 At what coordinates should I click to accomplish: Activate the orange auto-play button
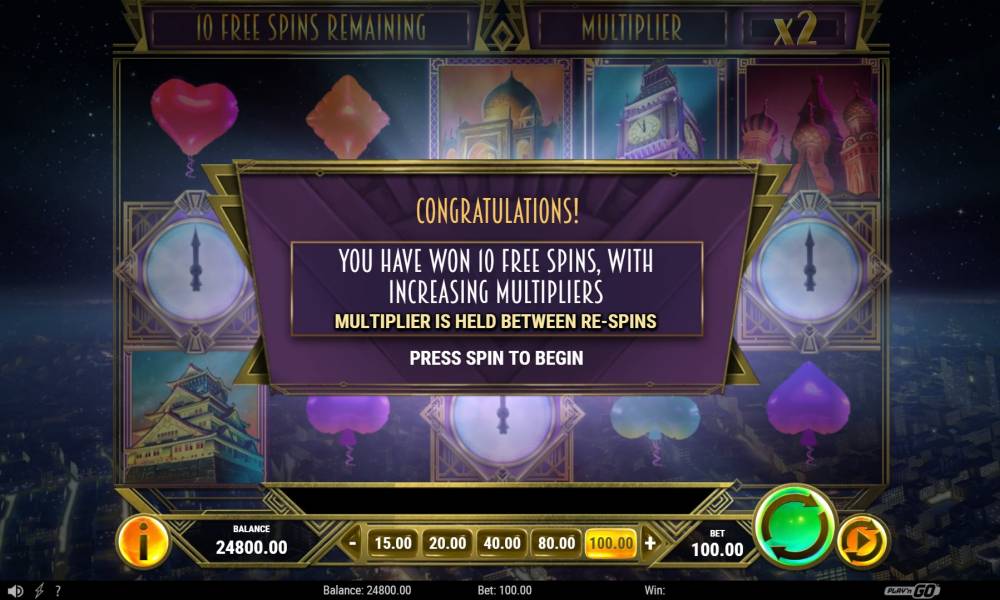[861, 542]
